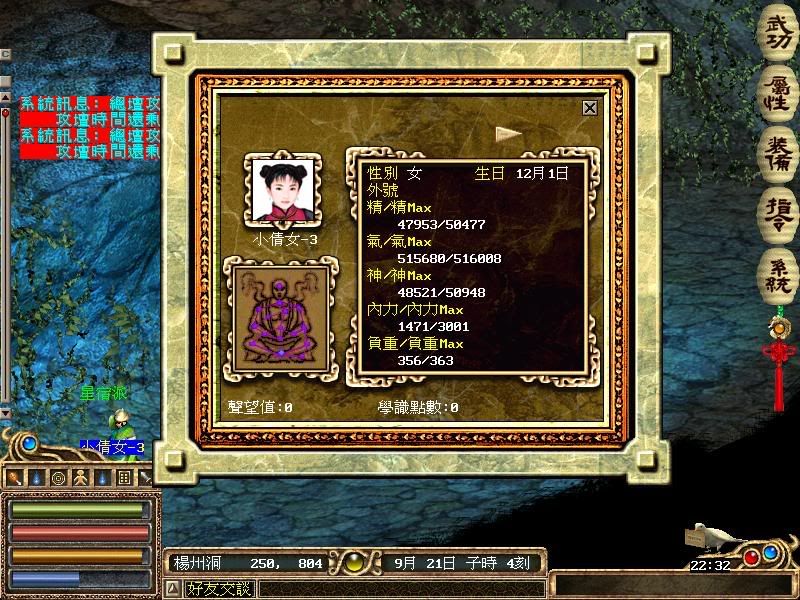Click the blue orb above the toolbar
This screenshot has width=800, height=600.
[29, 443]
